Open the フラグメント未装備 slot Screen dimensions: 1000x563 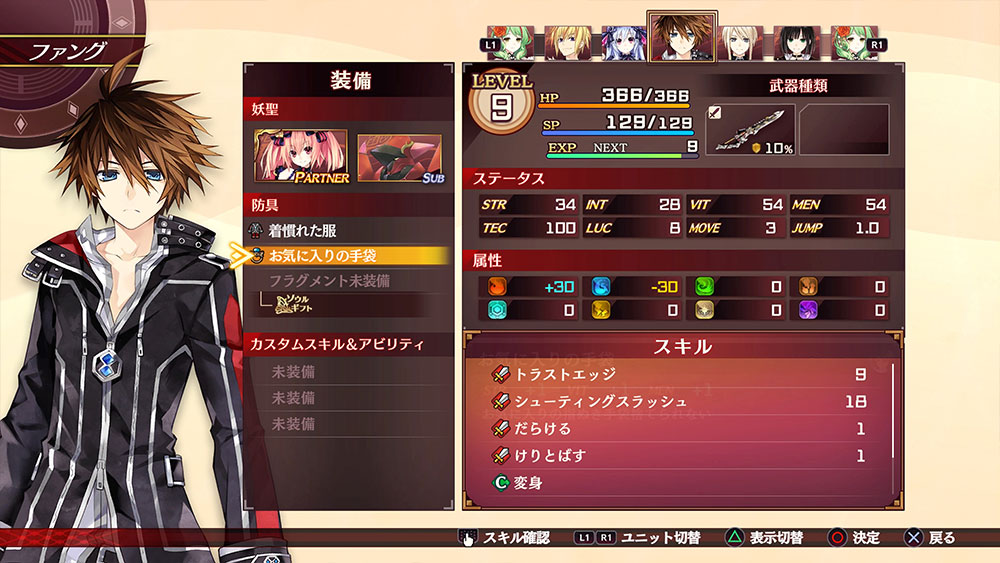pos(329,281)
